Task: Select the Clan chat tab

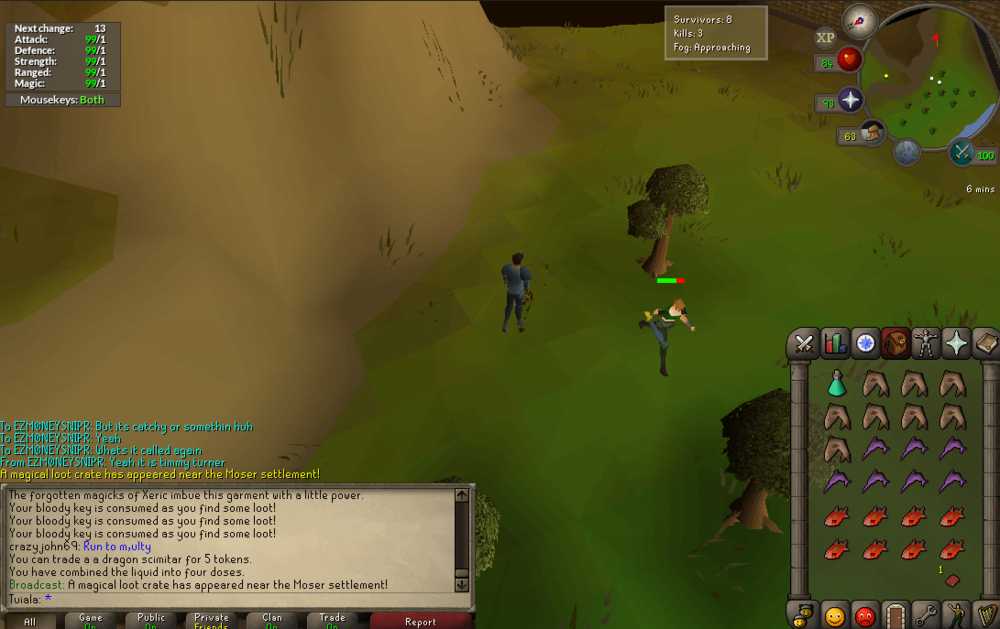Action: 272,621
